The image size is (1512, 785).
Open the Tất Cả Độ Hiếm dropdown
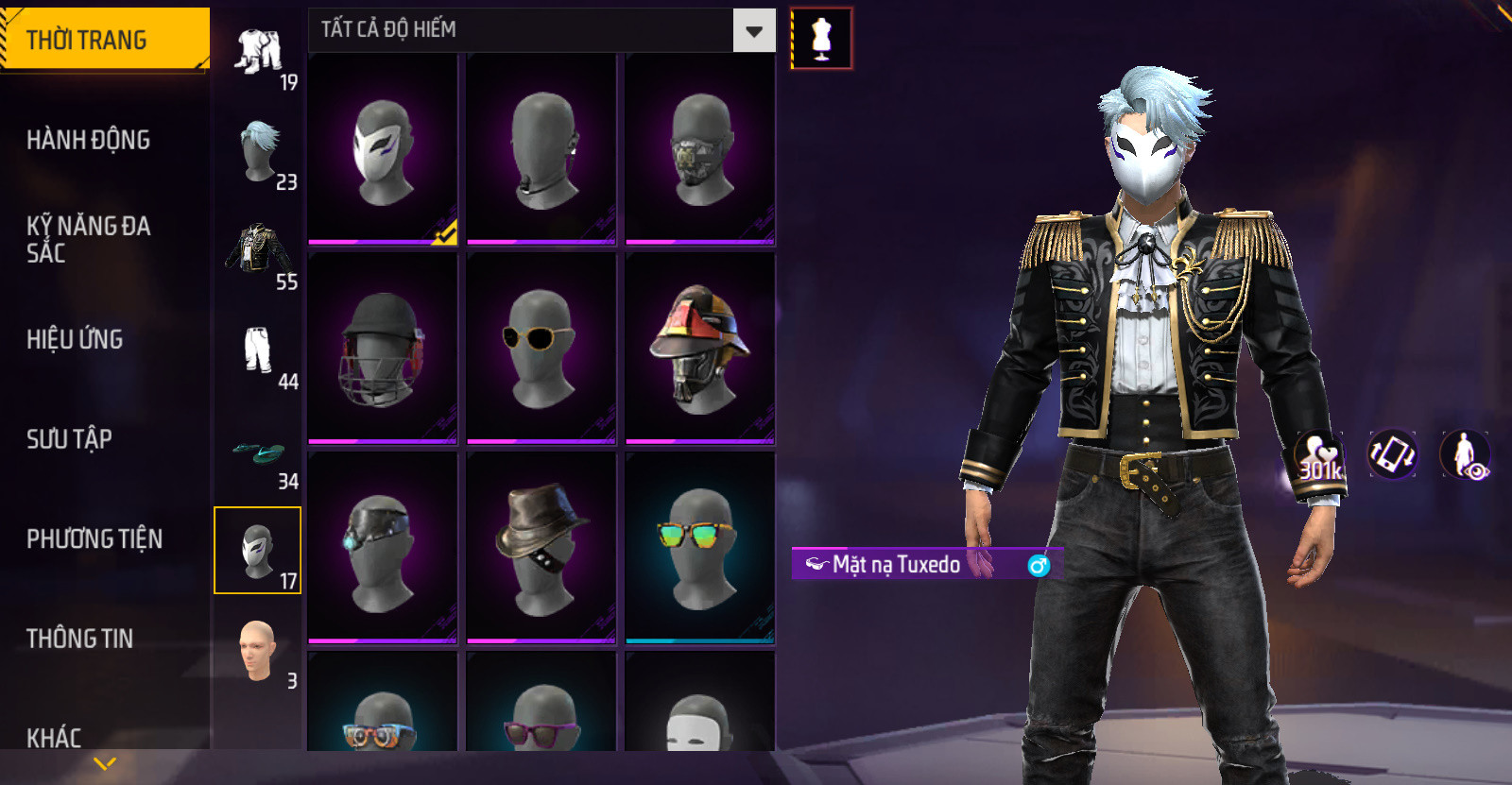[x=753, y=31]
